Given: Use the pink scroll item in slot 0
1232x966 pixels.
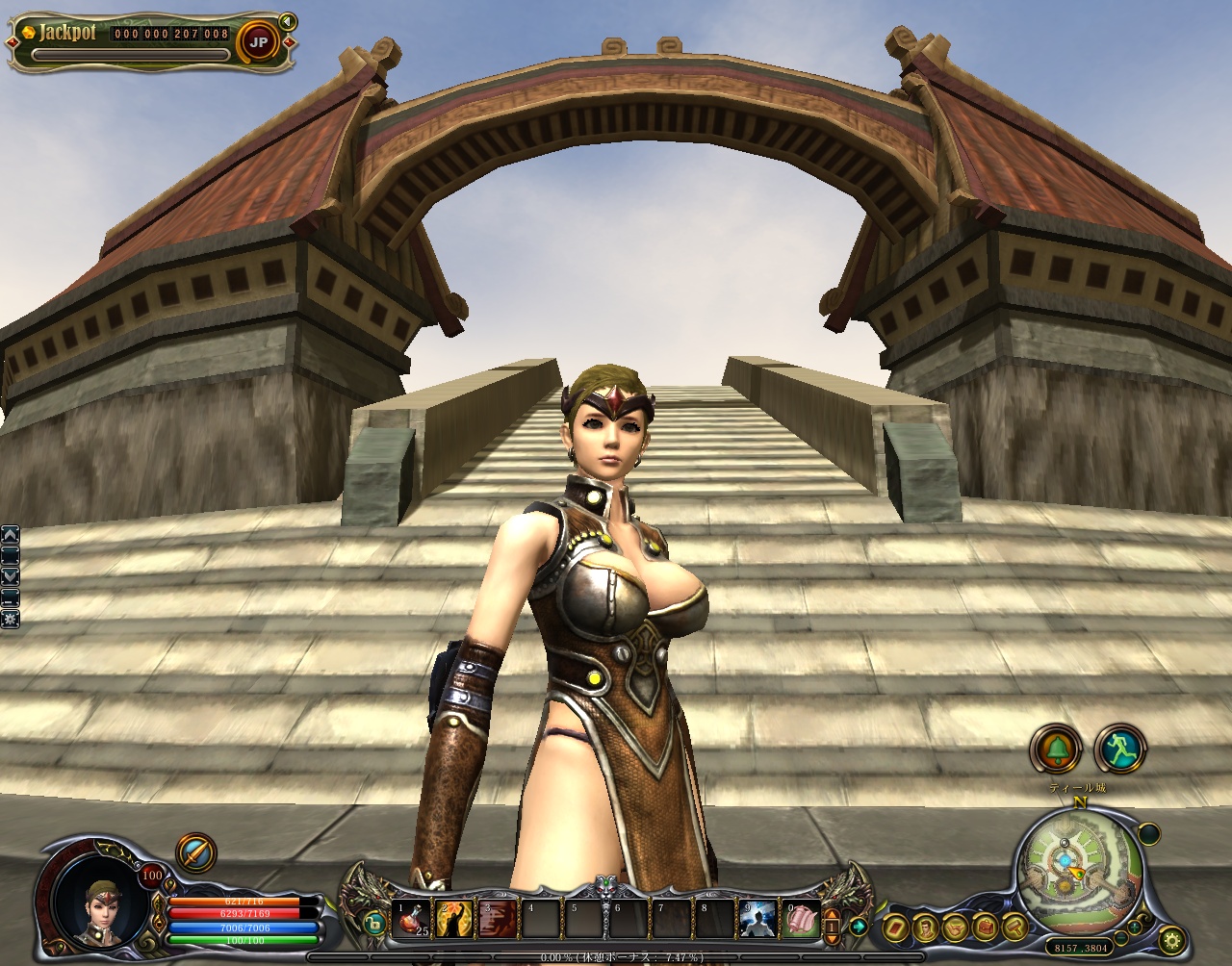Looking at the screenshot, I should tap(800, 919).
